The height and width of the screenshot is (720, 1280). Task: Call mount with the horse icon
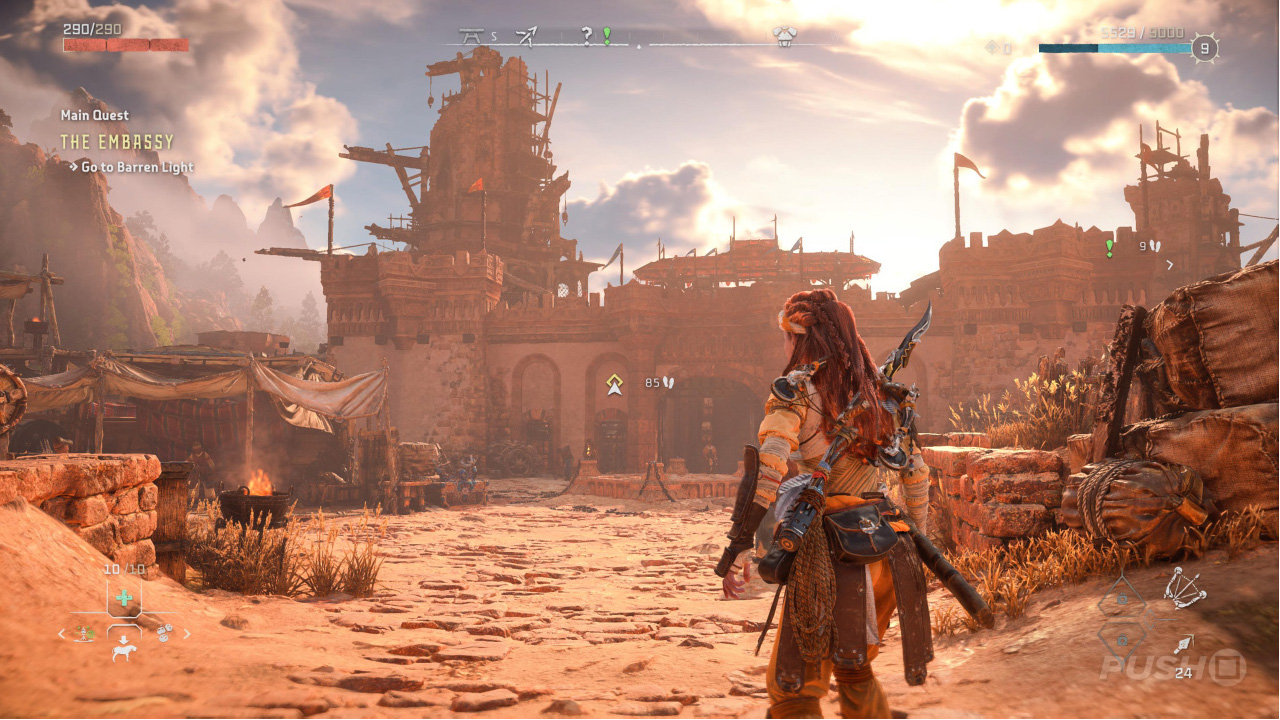(124, 652)
